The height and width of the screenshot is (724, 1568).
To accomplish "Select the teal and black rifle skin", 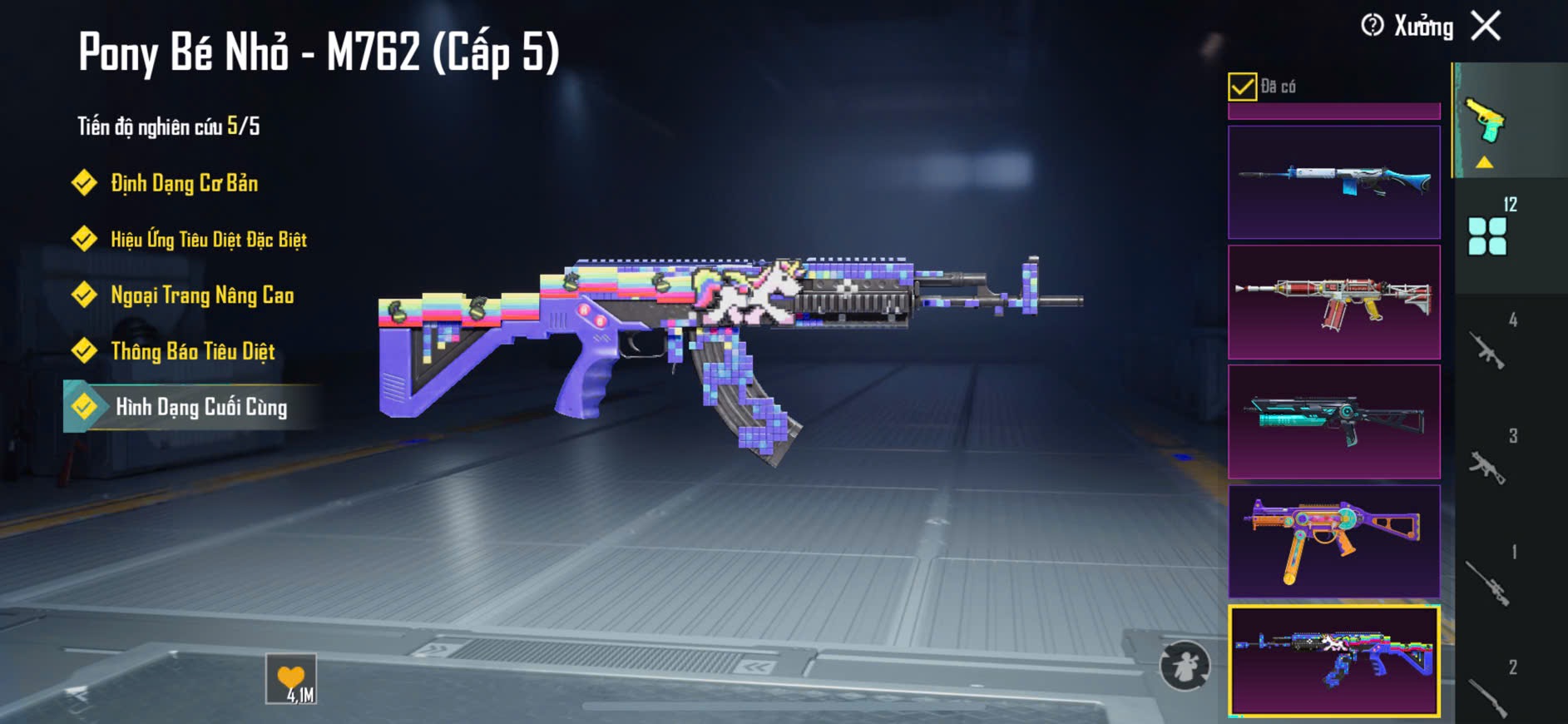I will coord(1333,422).
